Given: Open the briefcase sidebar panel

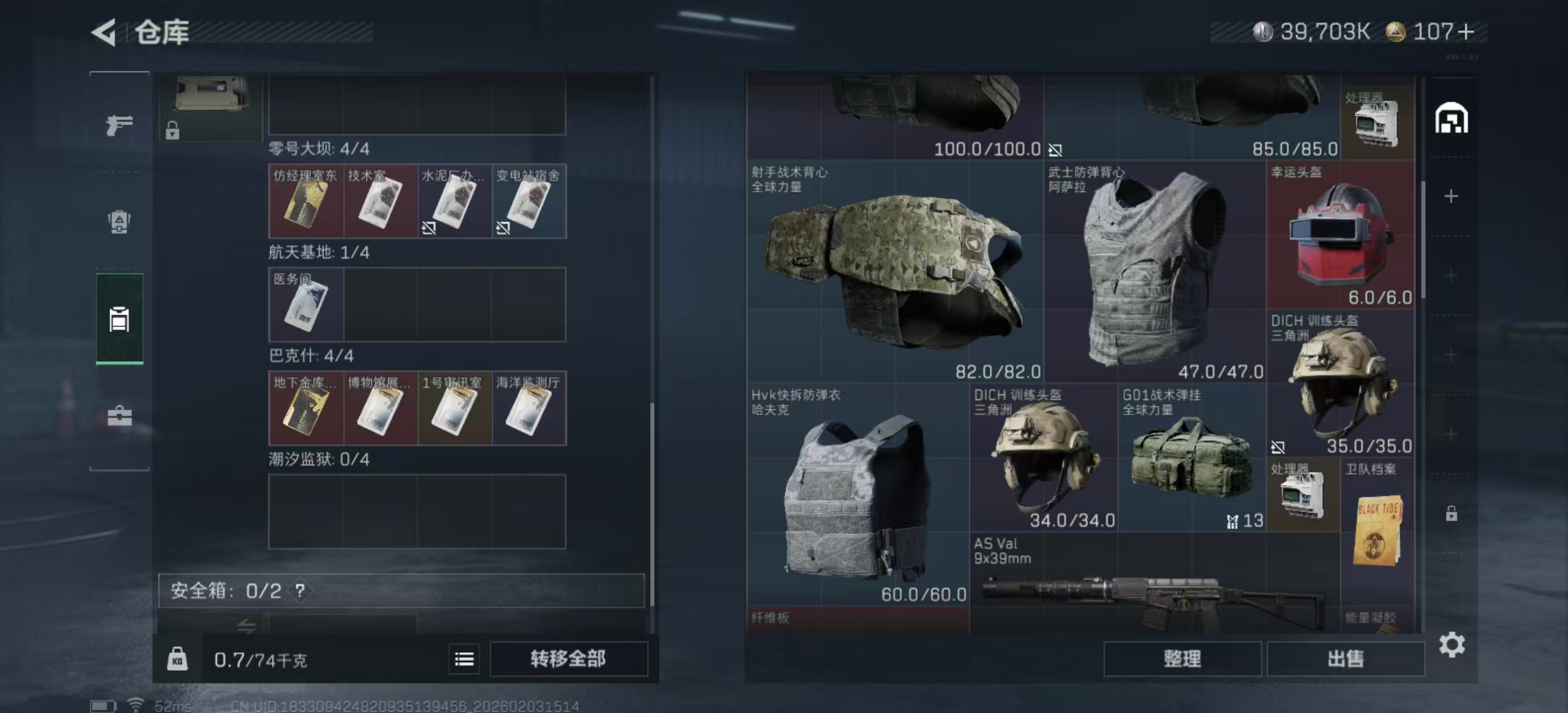Looking at the screenshot, I should 119,417.
